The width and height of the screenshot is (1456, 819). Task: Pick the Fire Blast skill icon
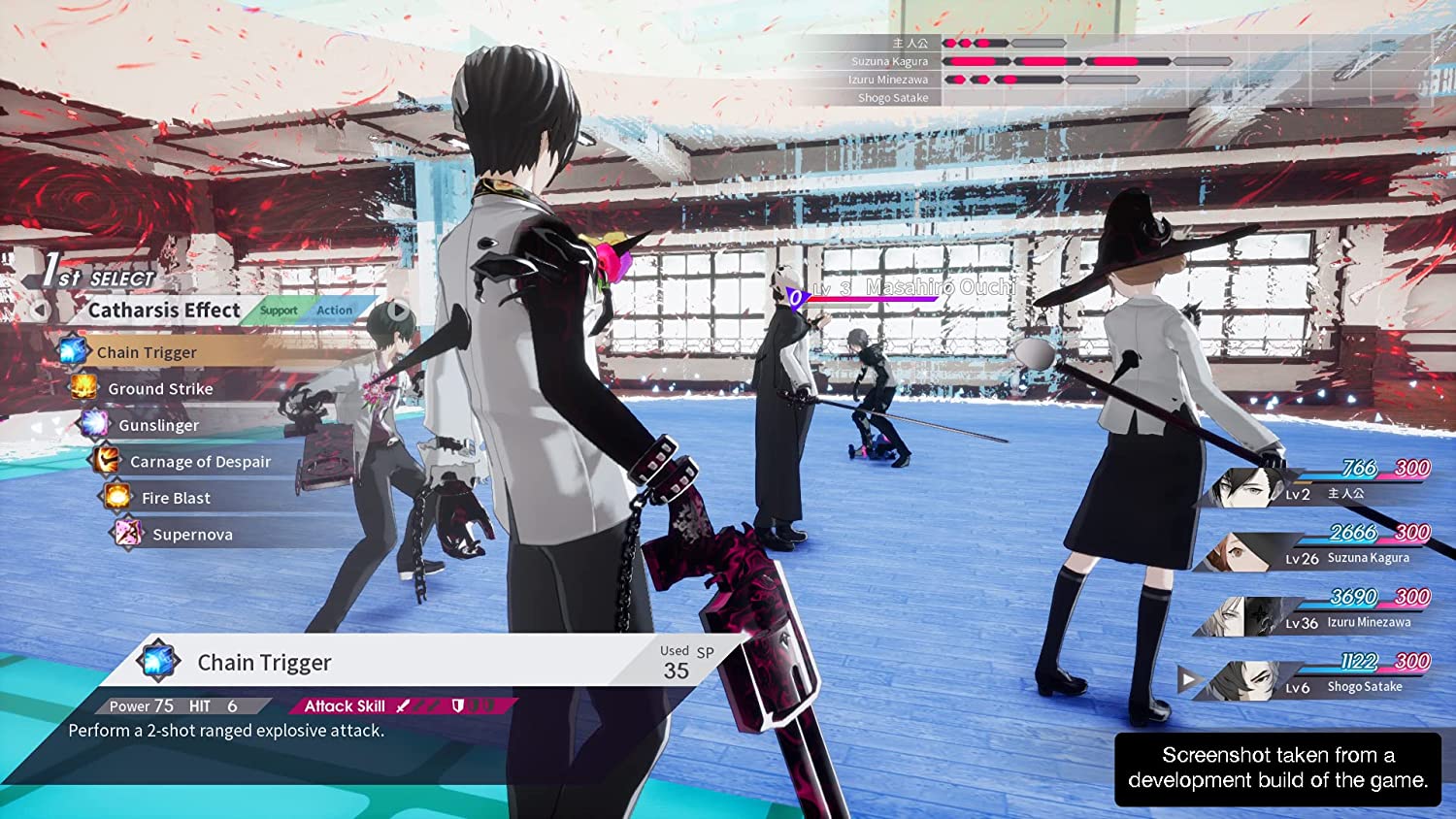pos(116,497)
